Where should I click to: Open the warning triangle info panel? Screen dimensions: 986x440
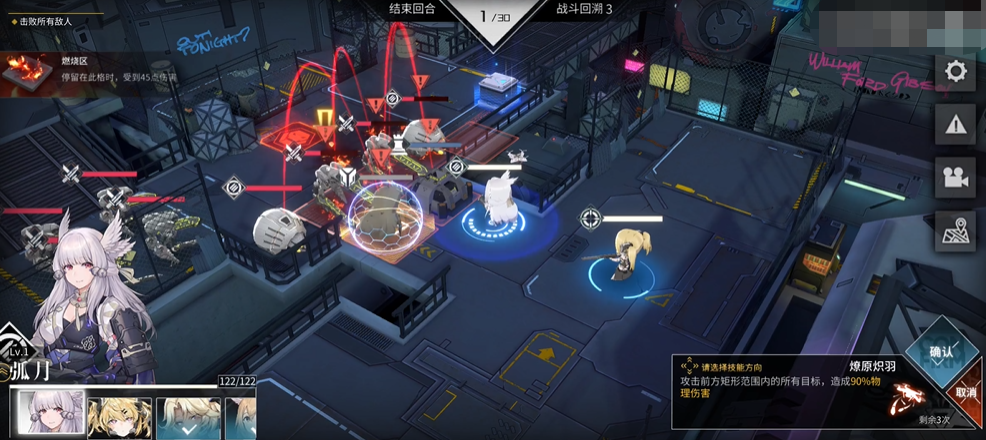(955, 125)
